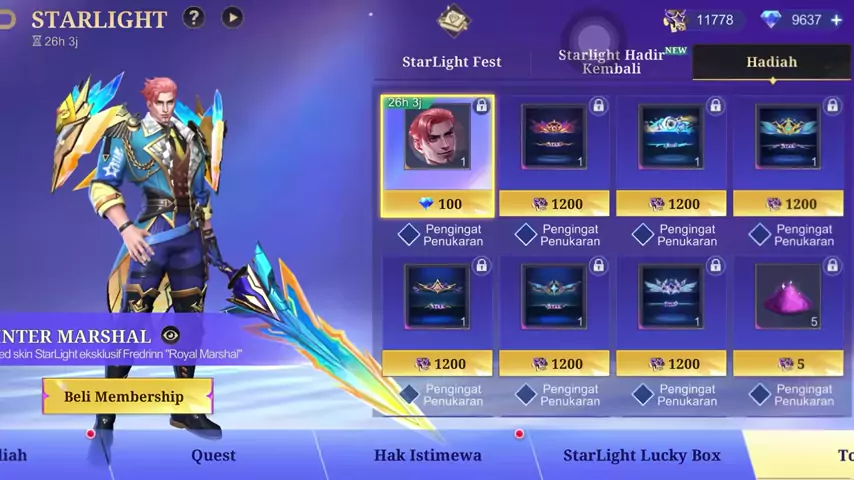This screenshot has height=480, width=854.
Task: Open the StarLight Hadir Kembali tab
Action: pos(611,62)
